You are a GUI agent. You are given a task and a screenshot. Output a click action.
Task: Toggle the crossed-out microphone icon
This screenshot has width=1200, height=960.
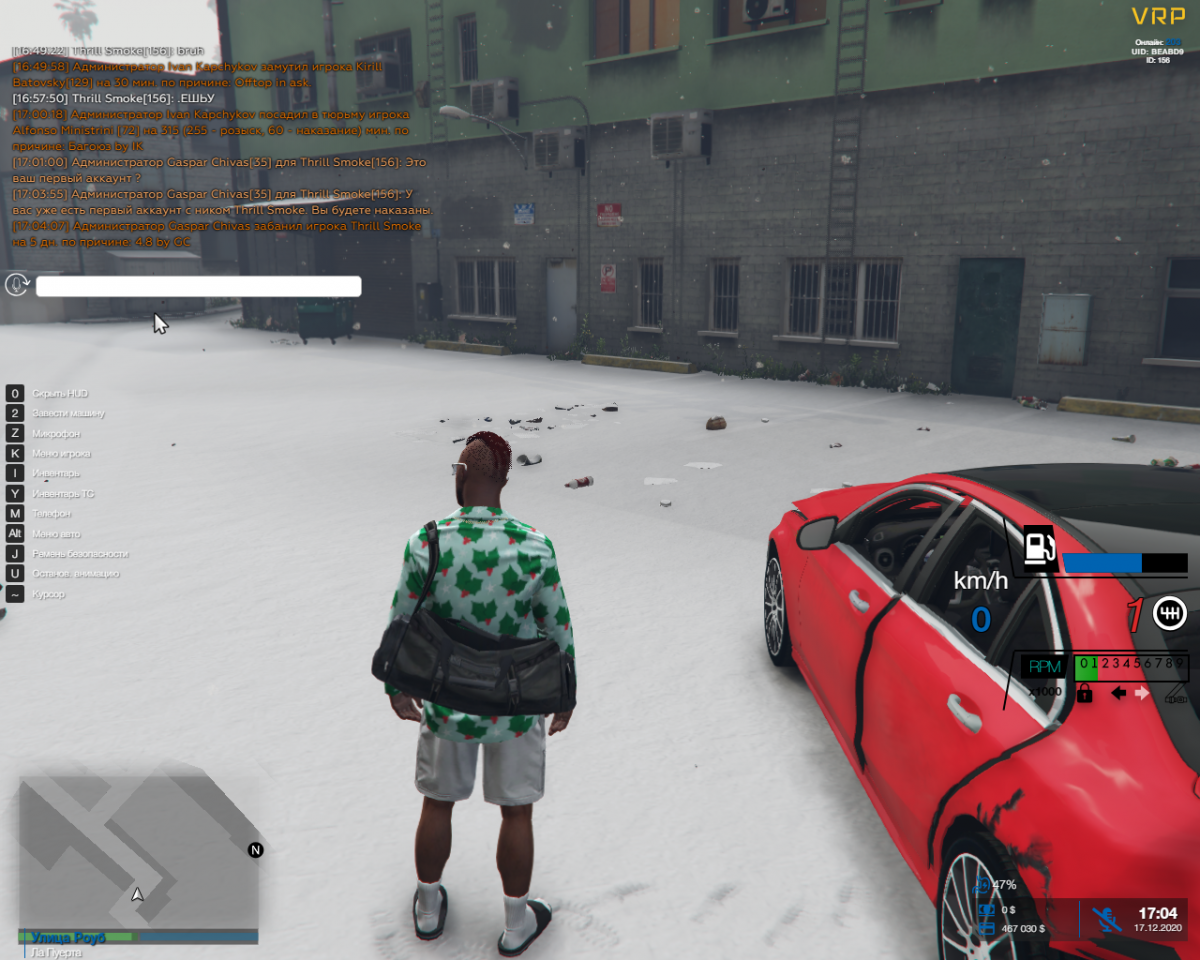pyautogui.click(x=1105, y=919)
